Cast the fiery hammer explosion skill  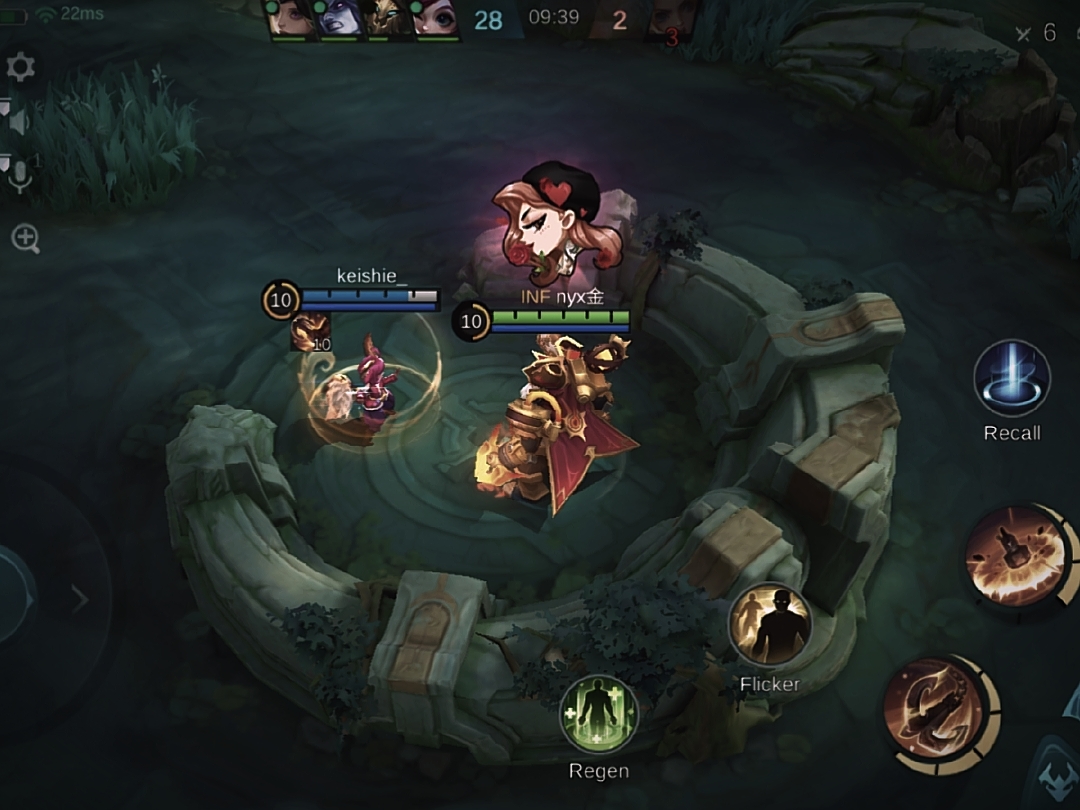tap(1015, 556)
